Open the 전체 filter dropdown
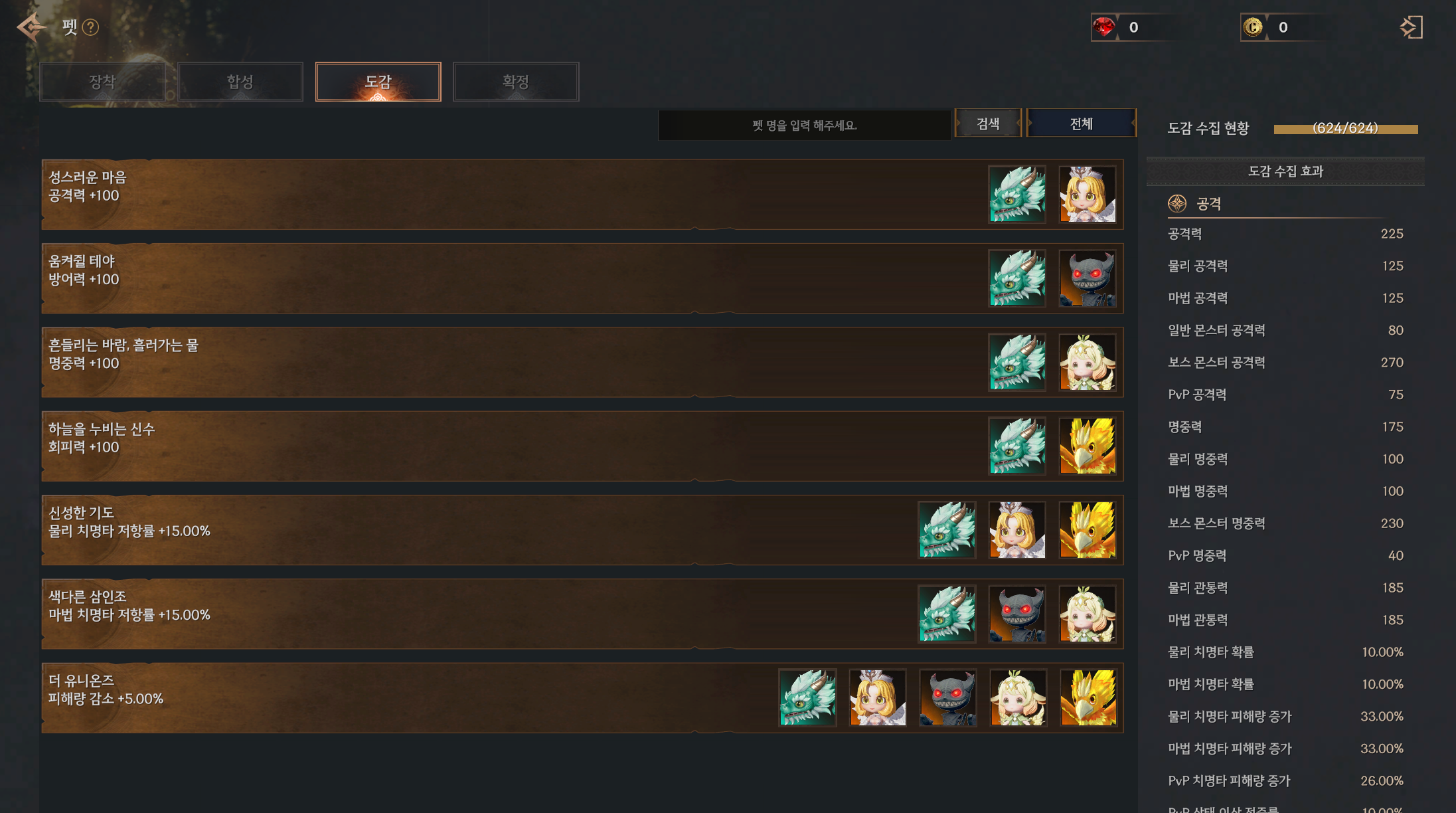Viewport: 1456px width, 813px height. click(1081, 124)
